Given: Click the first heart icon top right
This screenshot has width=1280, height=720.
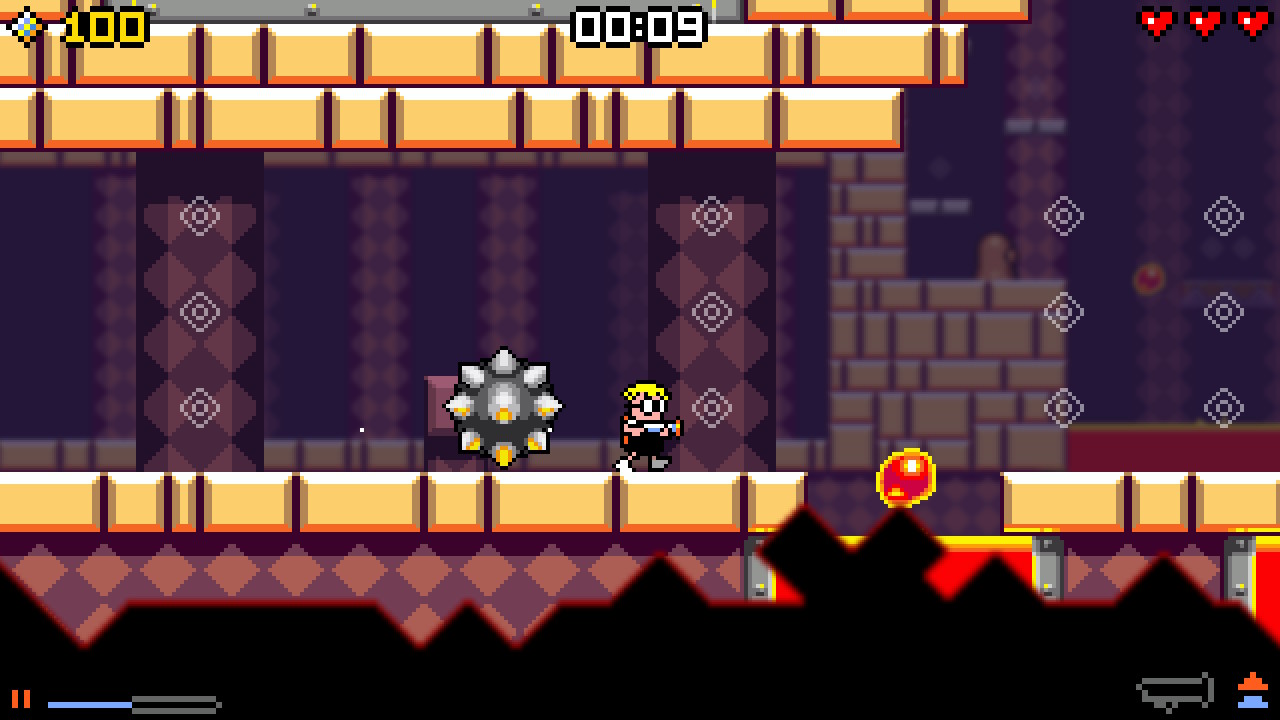Looking at the screenshot, I should [1157, 23].
